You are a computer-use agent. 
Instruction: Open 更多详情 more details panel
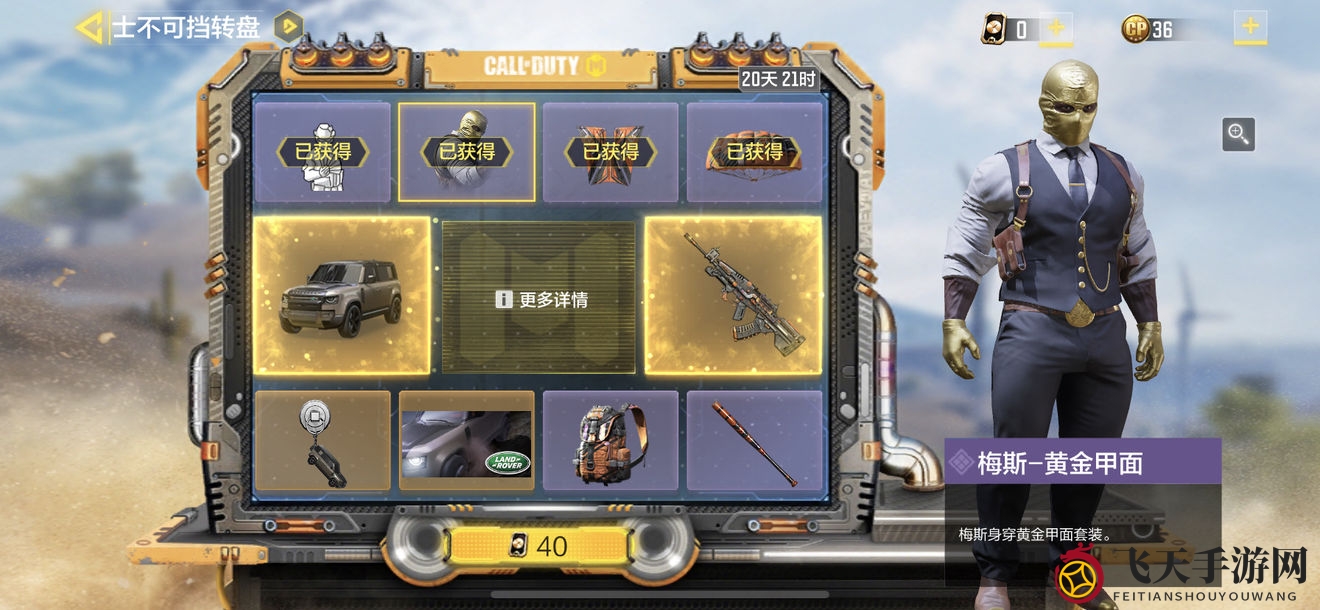click(539, 299)
